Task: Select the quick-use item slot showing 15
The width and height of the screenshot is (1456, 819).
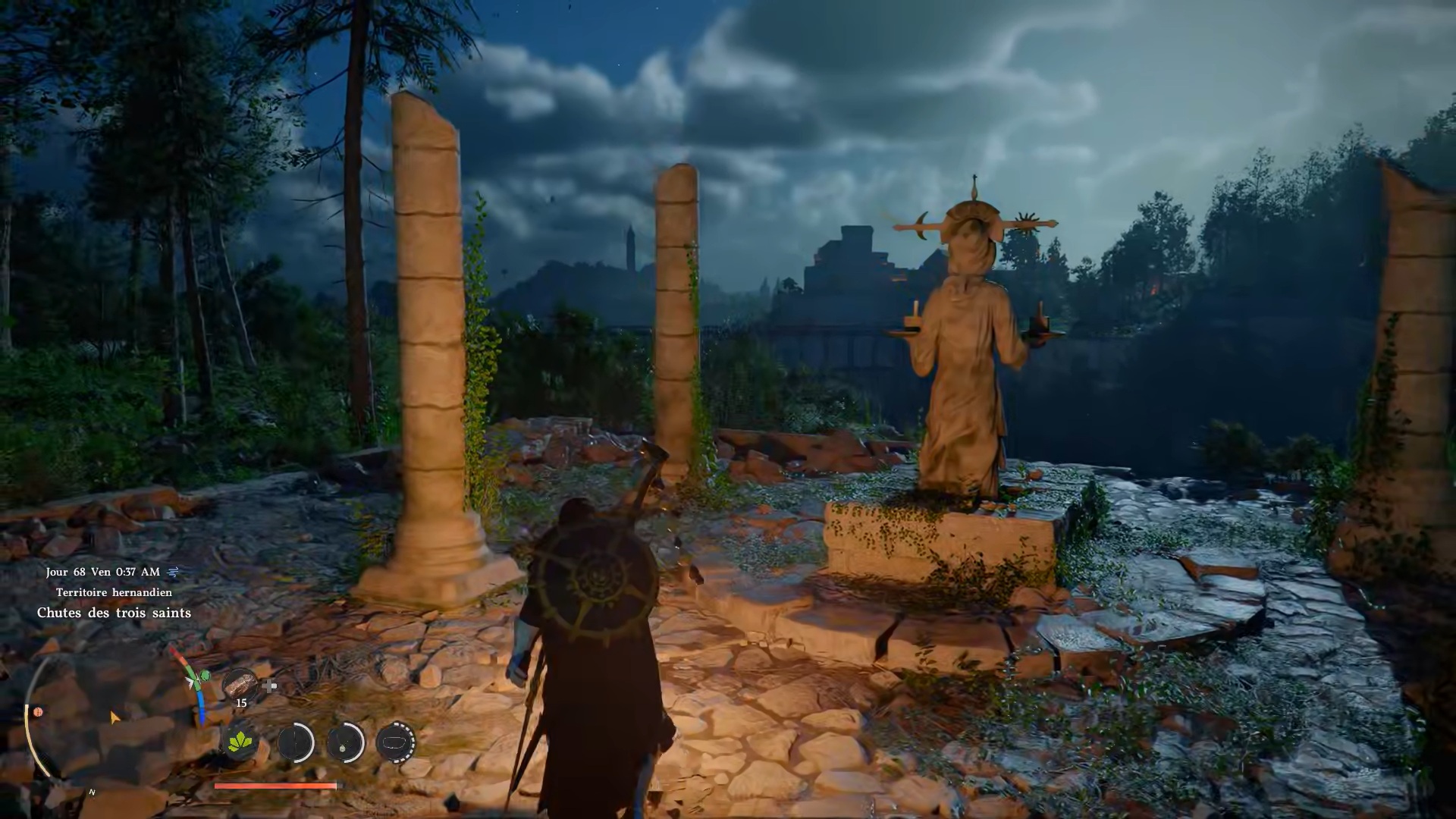Action: coord(240,685)
